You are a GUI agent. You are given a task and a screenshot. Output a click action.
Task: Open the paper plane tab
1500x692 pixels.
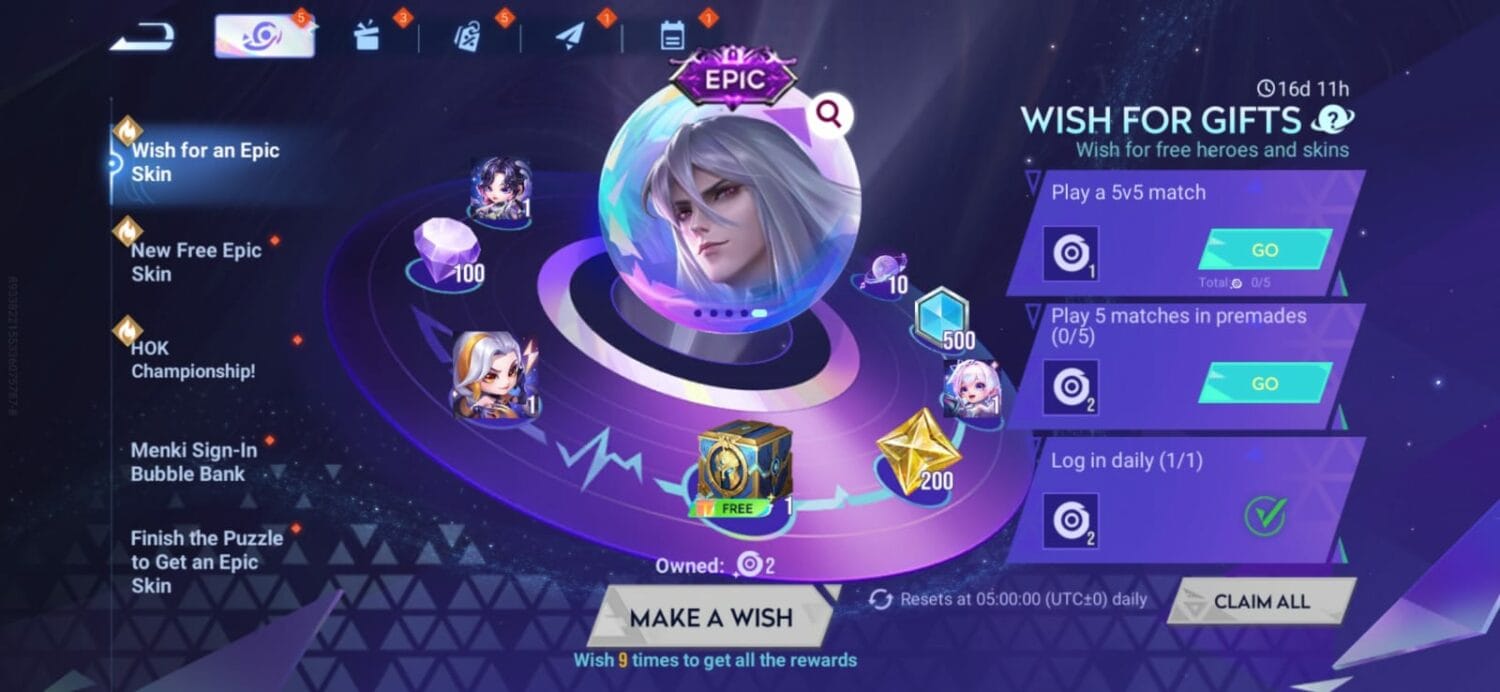tap(570, 38)
